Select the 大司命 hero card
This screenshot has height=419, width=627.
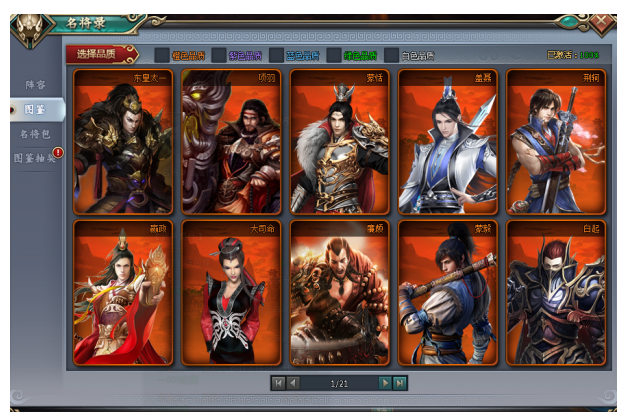tap(231, 293)
